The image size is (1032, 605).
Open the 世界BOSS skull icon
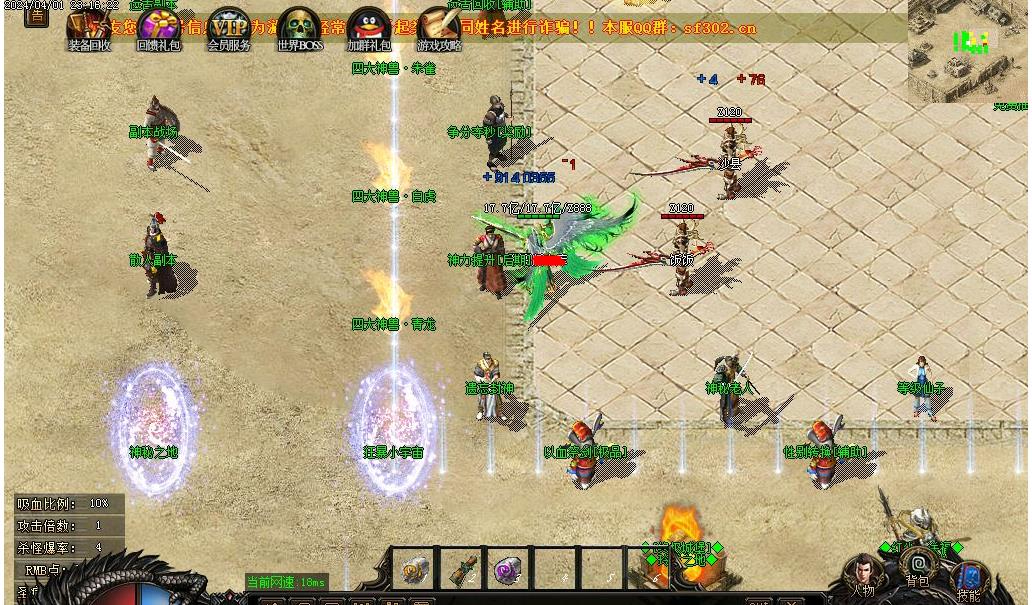pyautogui.click(x=299, y=28)
